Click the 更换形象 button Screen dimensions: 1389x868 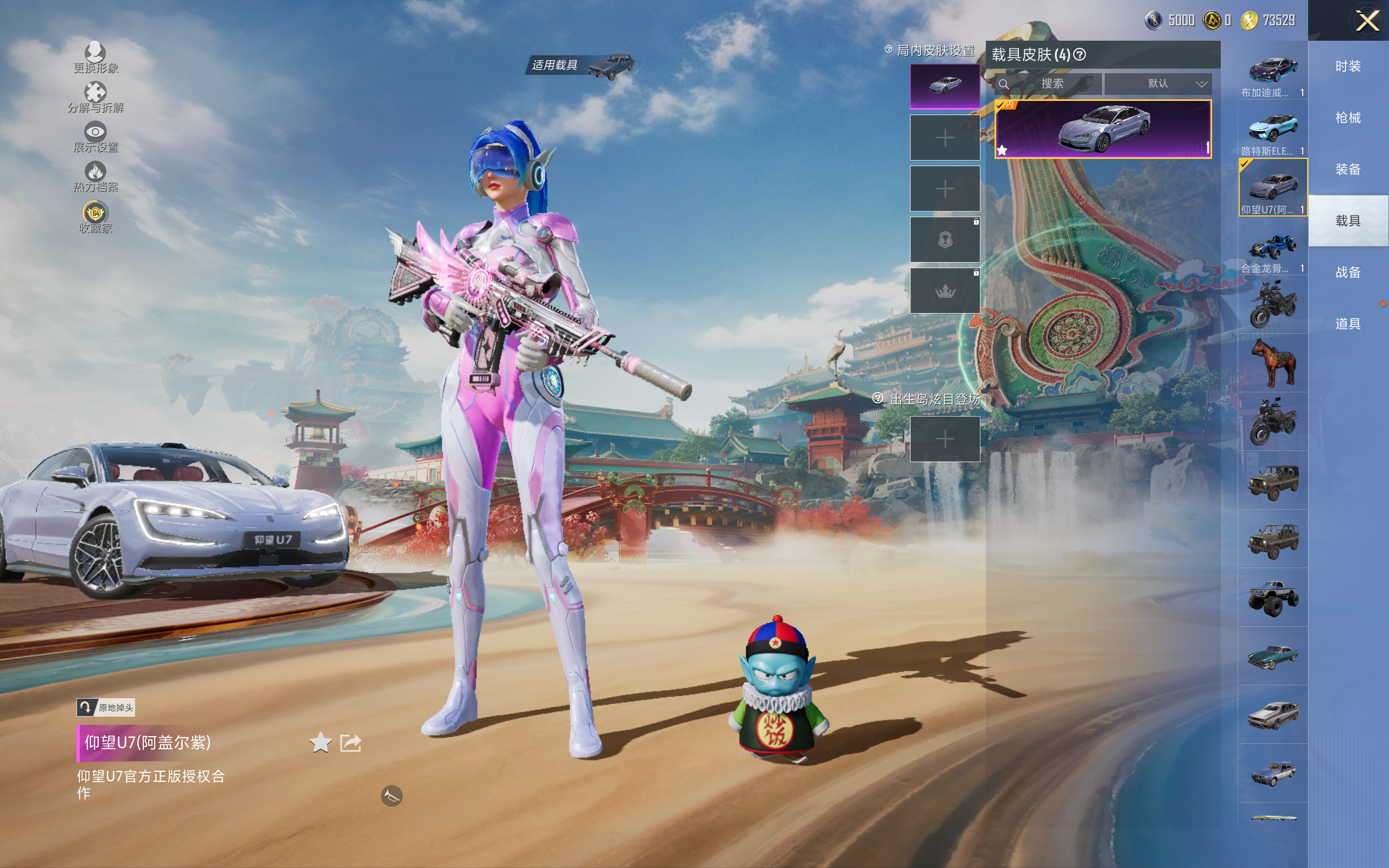click(95, 58)
